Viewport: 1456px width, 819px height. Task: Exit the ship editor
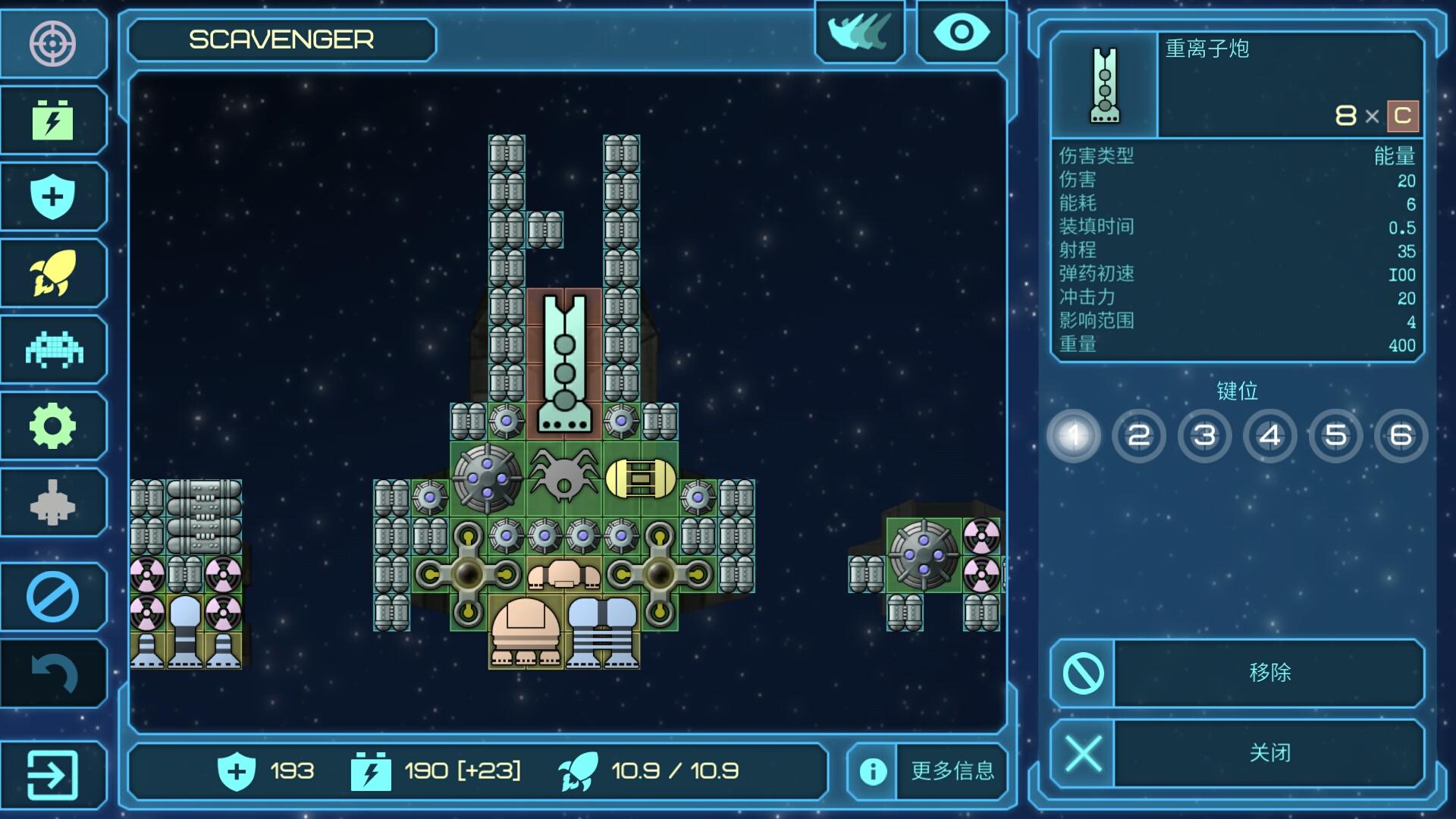point(52,774)
